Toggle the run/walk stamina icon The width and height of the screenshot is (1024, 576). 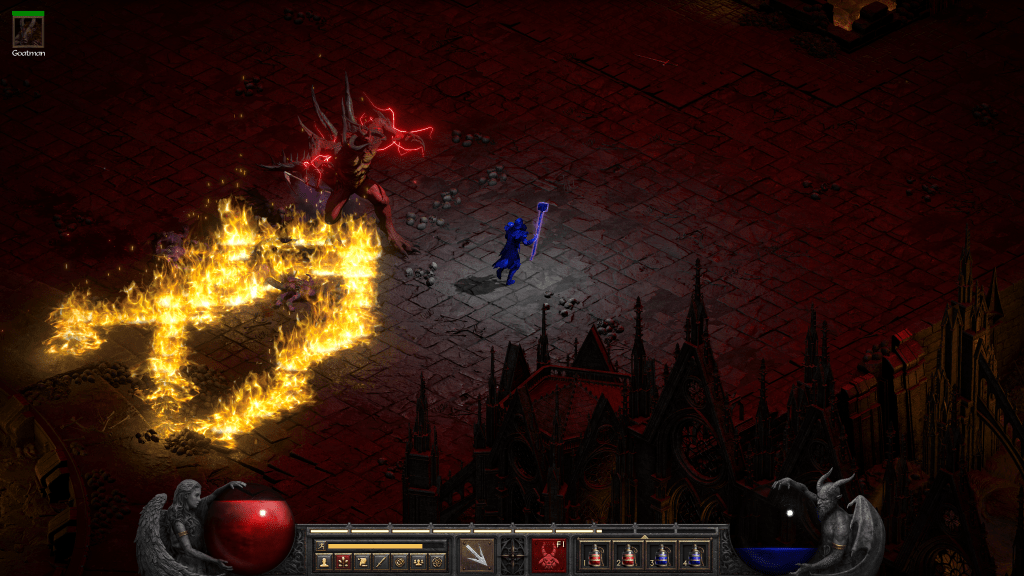point(321,546)
